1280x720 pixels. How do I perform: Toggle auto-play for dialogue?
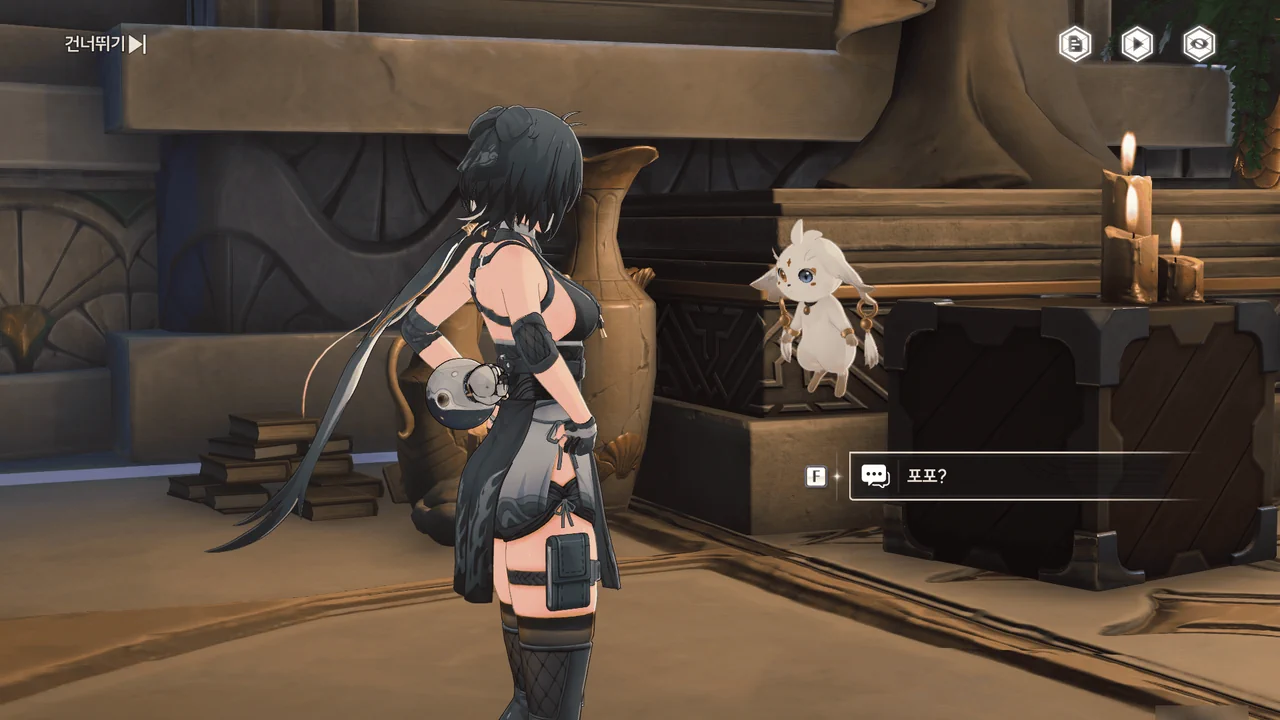tap(1137, 44)
